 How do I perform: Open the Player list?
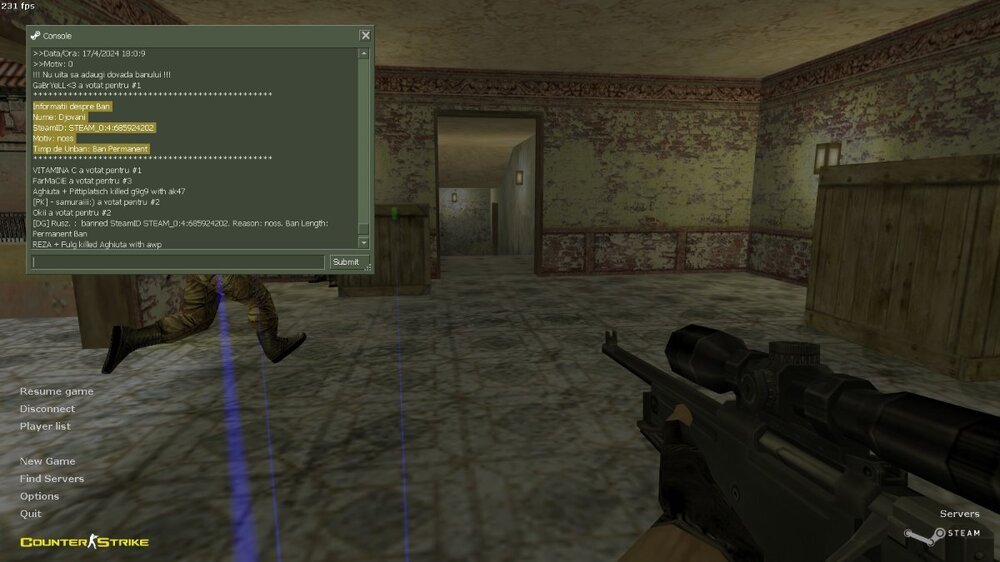(x=45, y=426)
